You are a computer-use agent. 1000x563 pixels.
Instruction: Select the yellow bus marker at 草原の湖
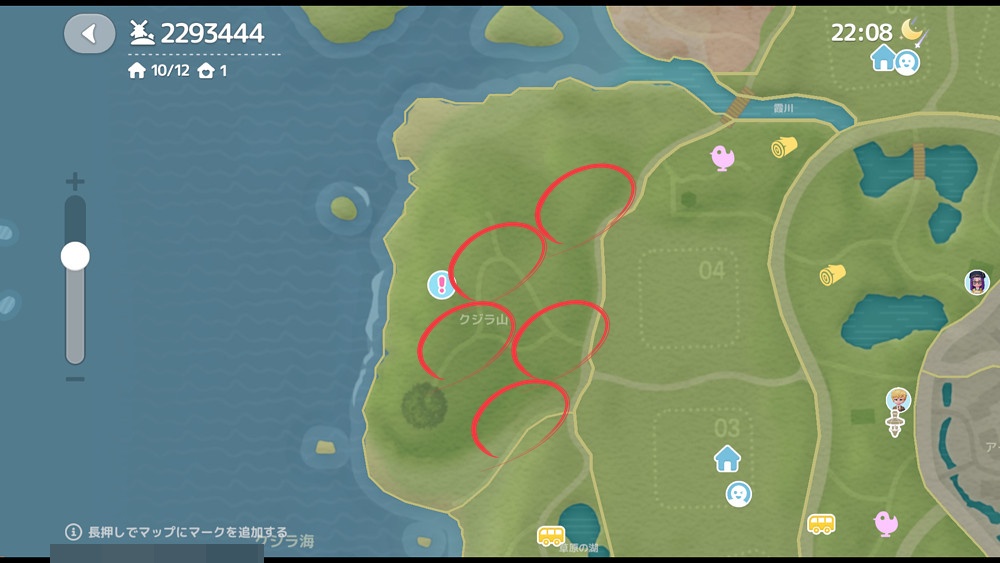tap(551, 536)
